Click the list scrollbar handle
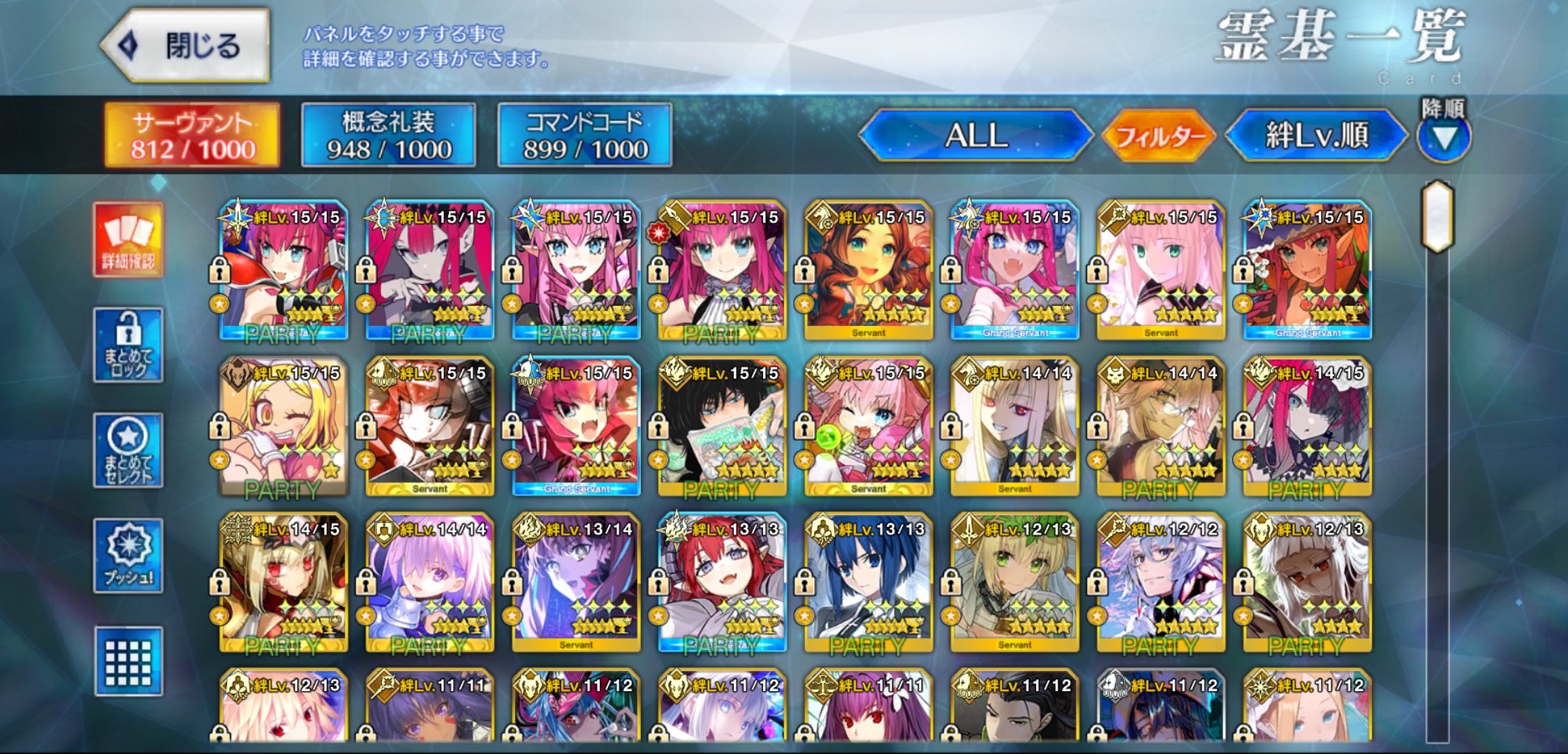This screenshot has width=1568, height=754. click(x=1438, y=216)
